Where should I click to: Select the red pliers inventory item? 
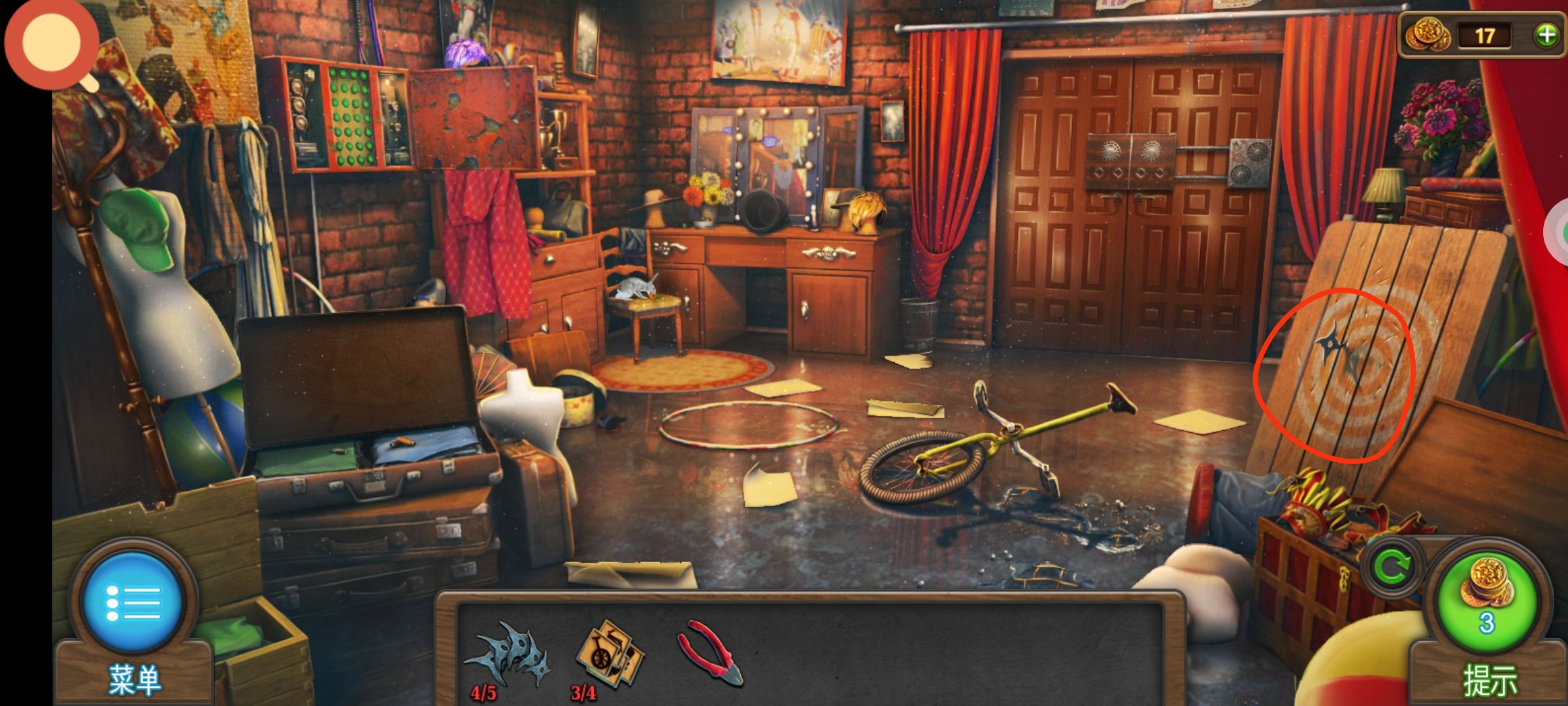point(710,652)
